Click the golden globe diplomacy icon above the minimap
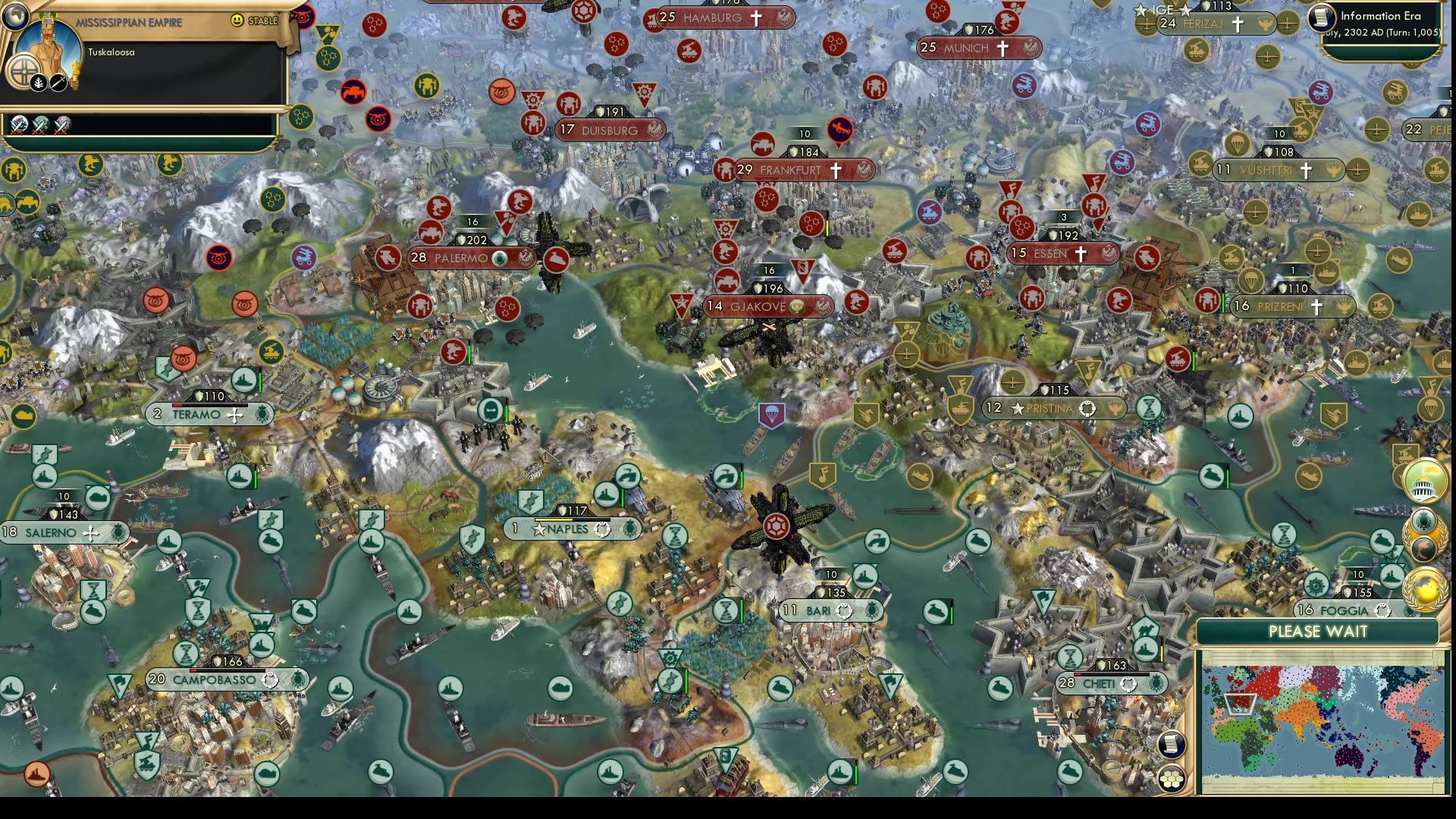Viewport: 1456px width, 819px height. pos(1421,590)
